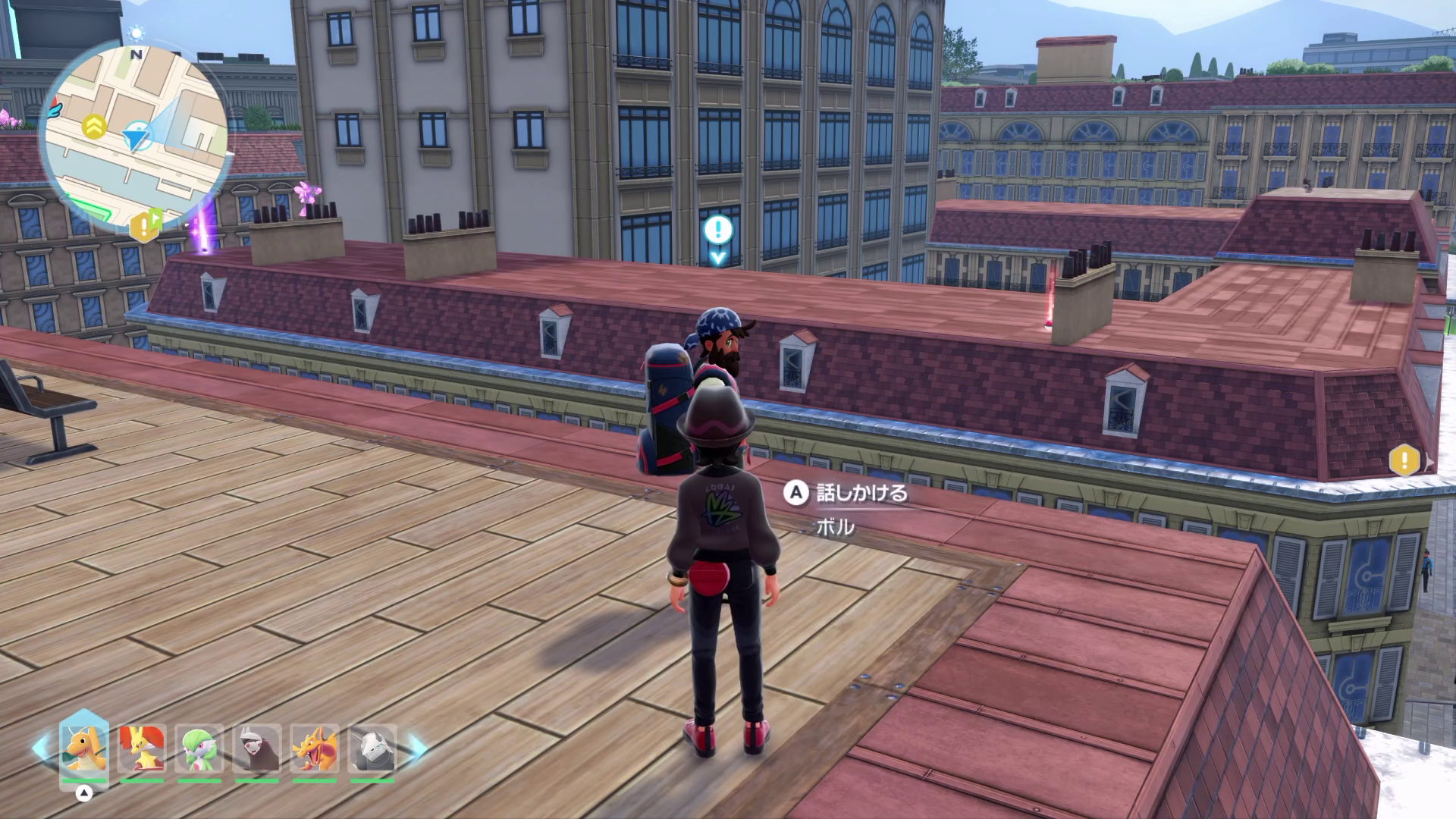The height and width of the screenshot is (819, 1456).
Task: Pick the Mightyena party slot
Action: [257, 748]
